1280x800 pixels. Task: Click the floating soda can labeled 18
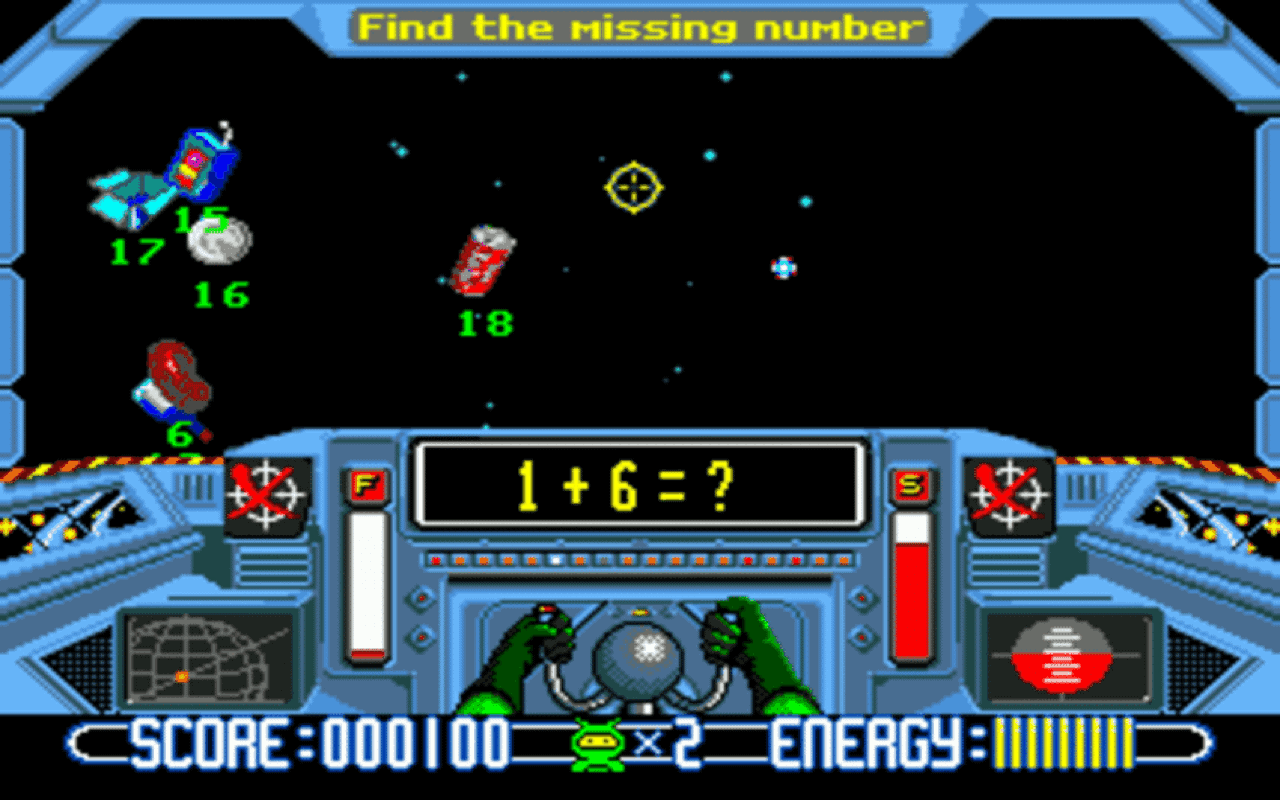coord(482,262)
